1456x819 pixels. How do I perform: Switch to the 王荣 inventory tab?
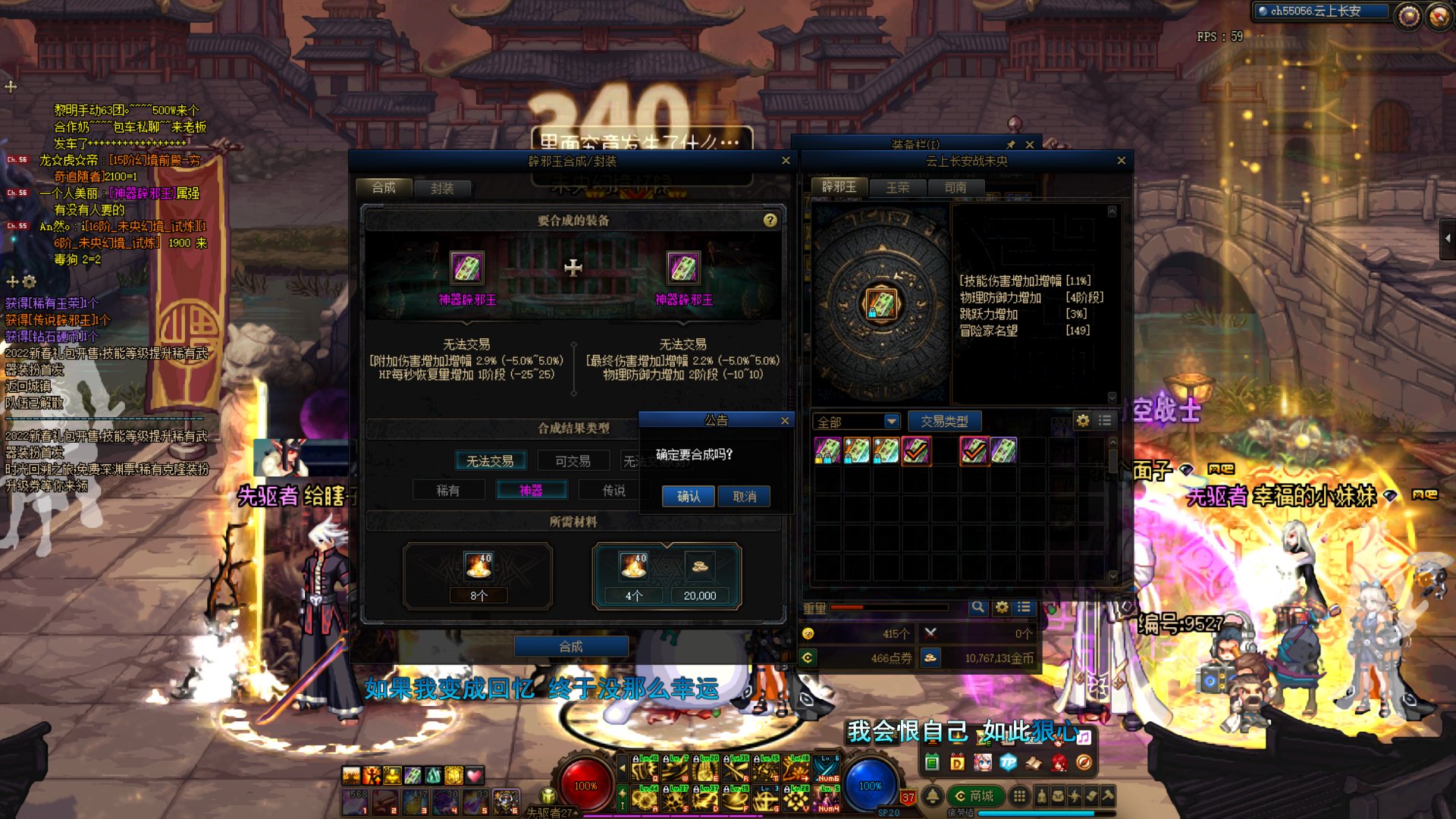pyautogui.click(x=898, y=187)
